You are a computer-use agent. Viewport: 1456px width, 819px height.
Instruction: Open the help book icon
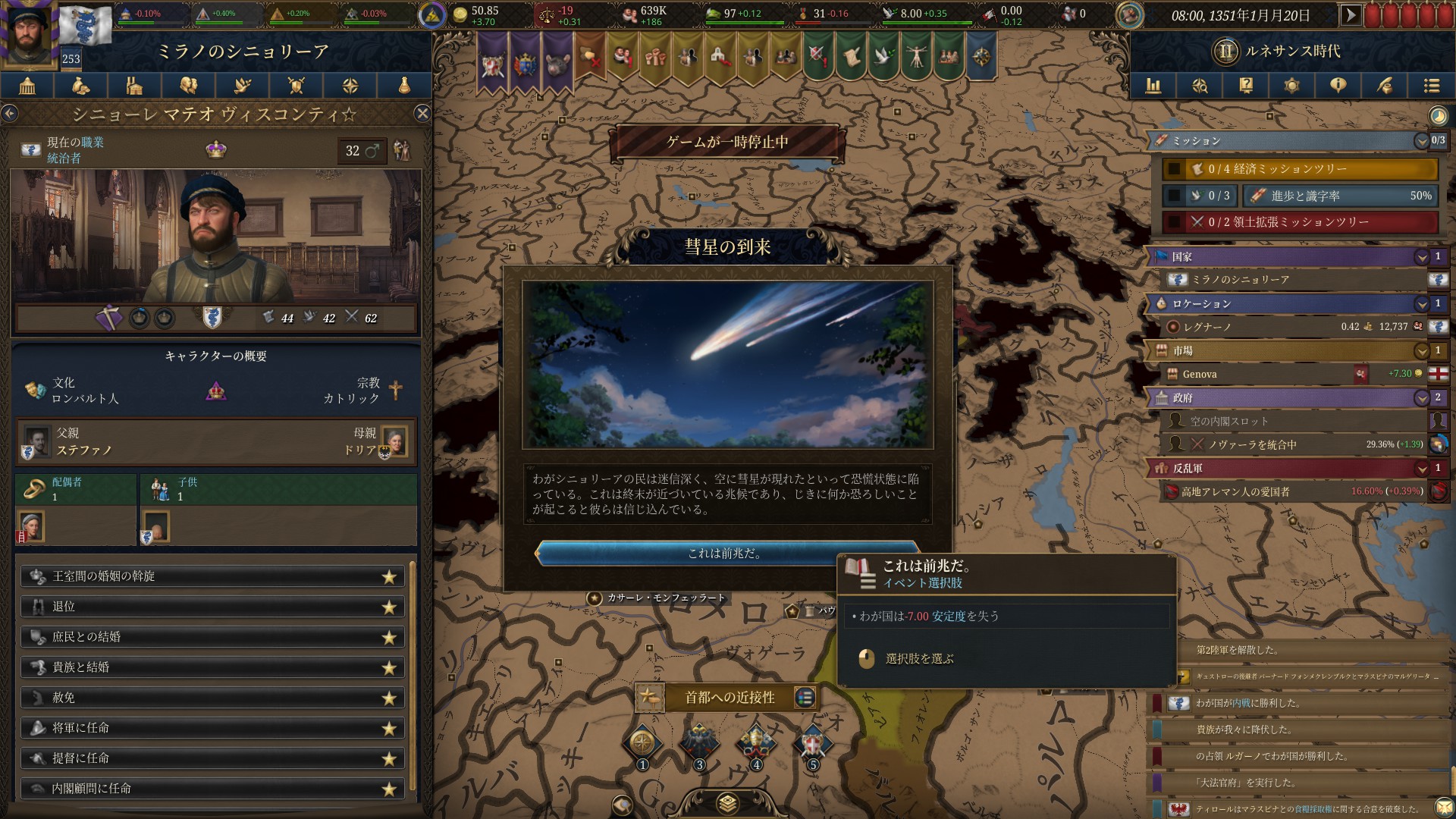tap(1245, 86)
